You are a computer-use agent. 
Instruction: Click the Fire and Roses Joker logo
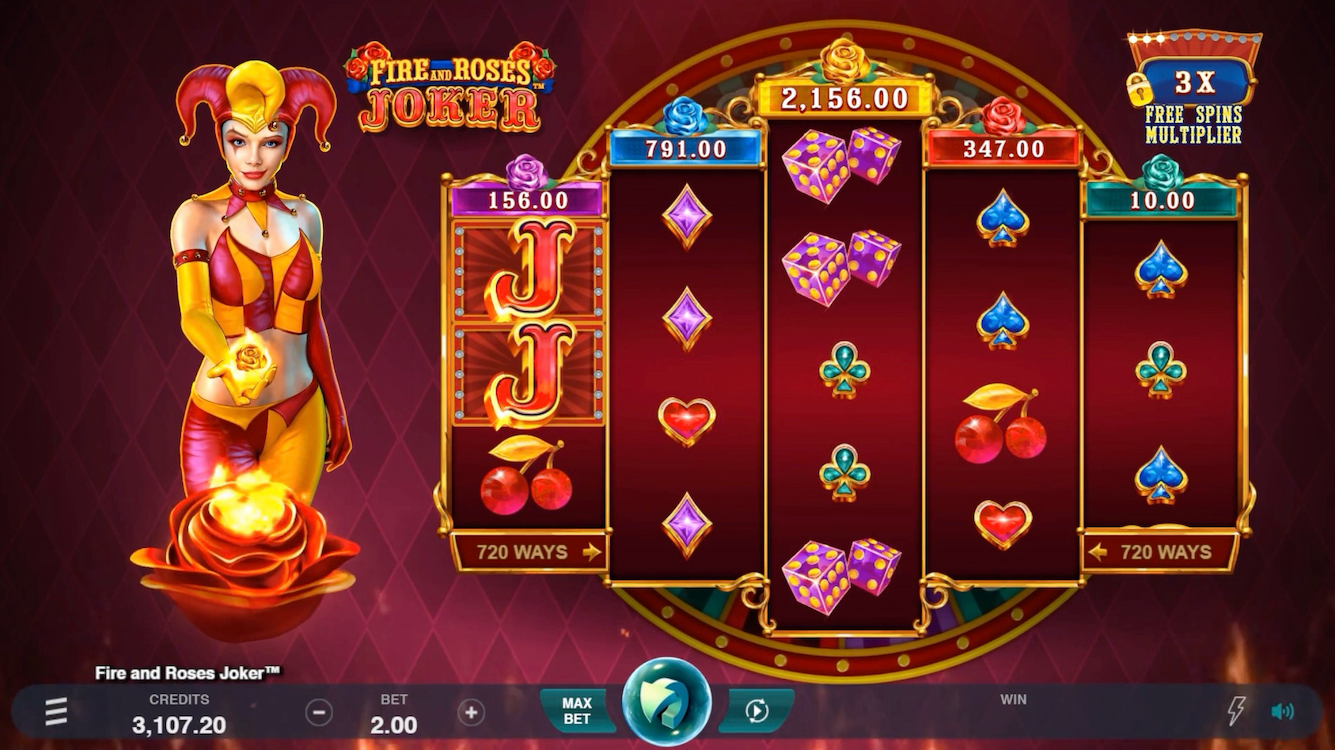point(450,80)
